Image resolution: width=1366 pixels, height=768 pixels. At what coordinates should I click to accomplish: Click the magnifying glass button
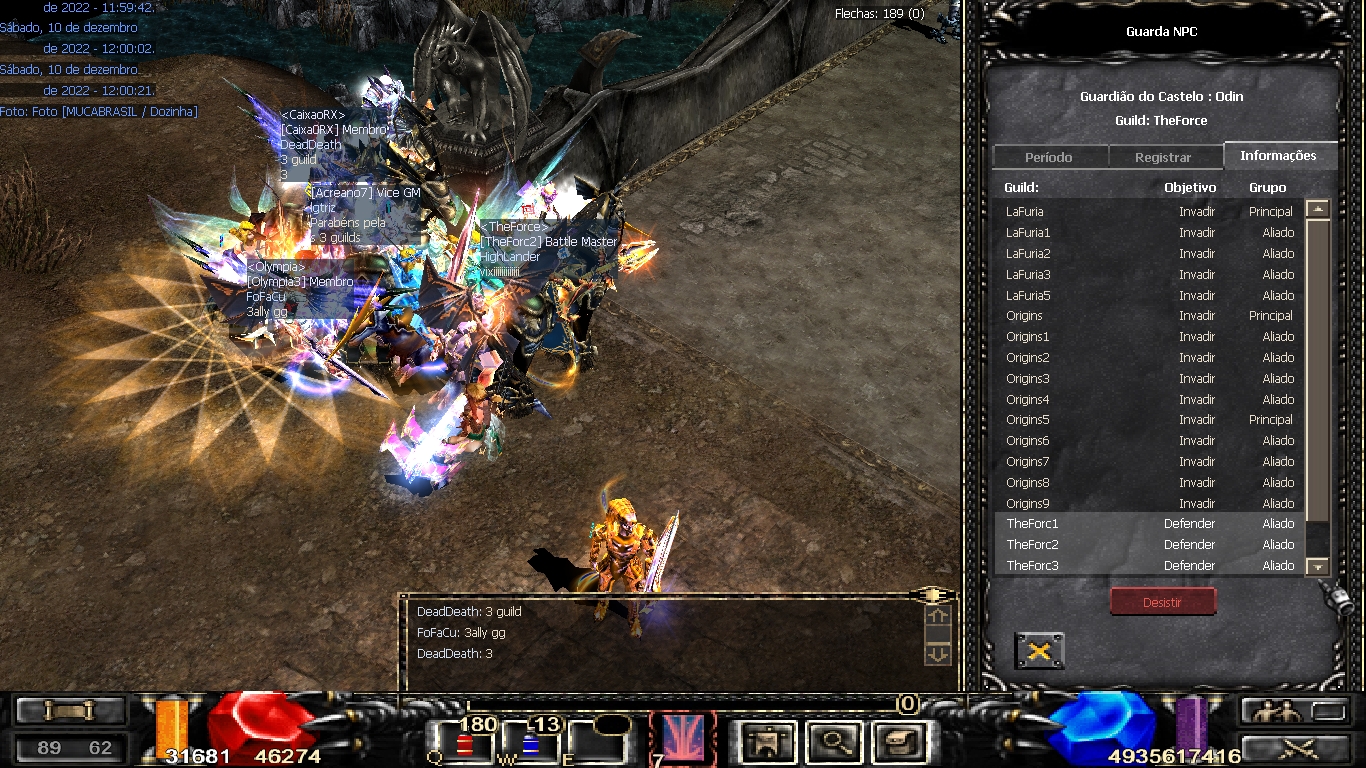pos(834,741)
